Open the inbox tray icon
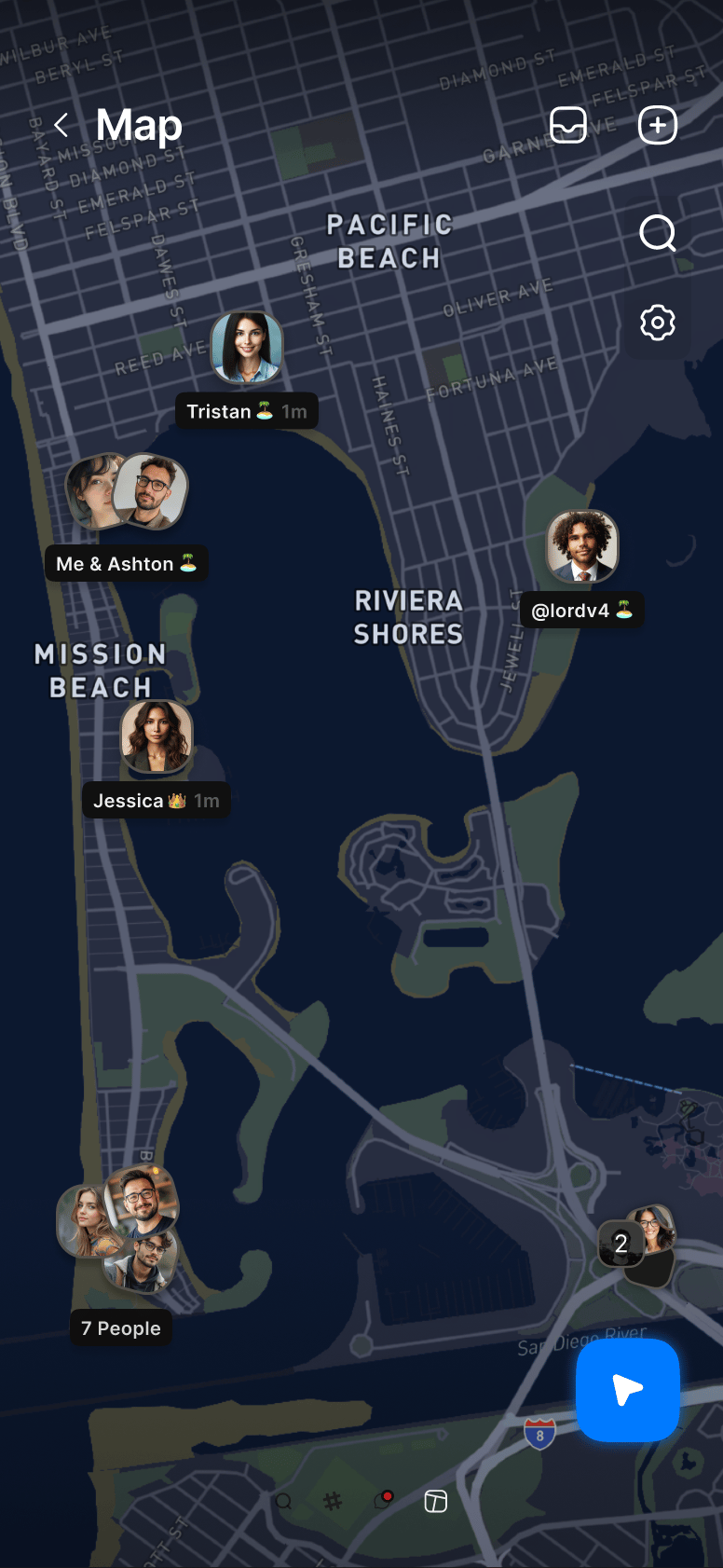Image resolution: width=723 pixels, height=1568 pixels. (x=568, y=125)
